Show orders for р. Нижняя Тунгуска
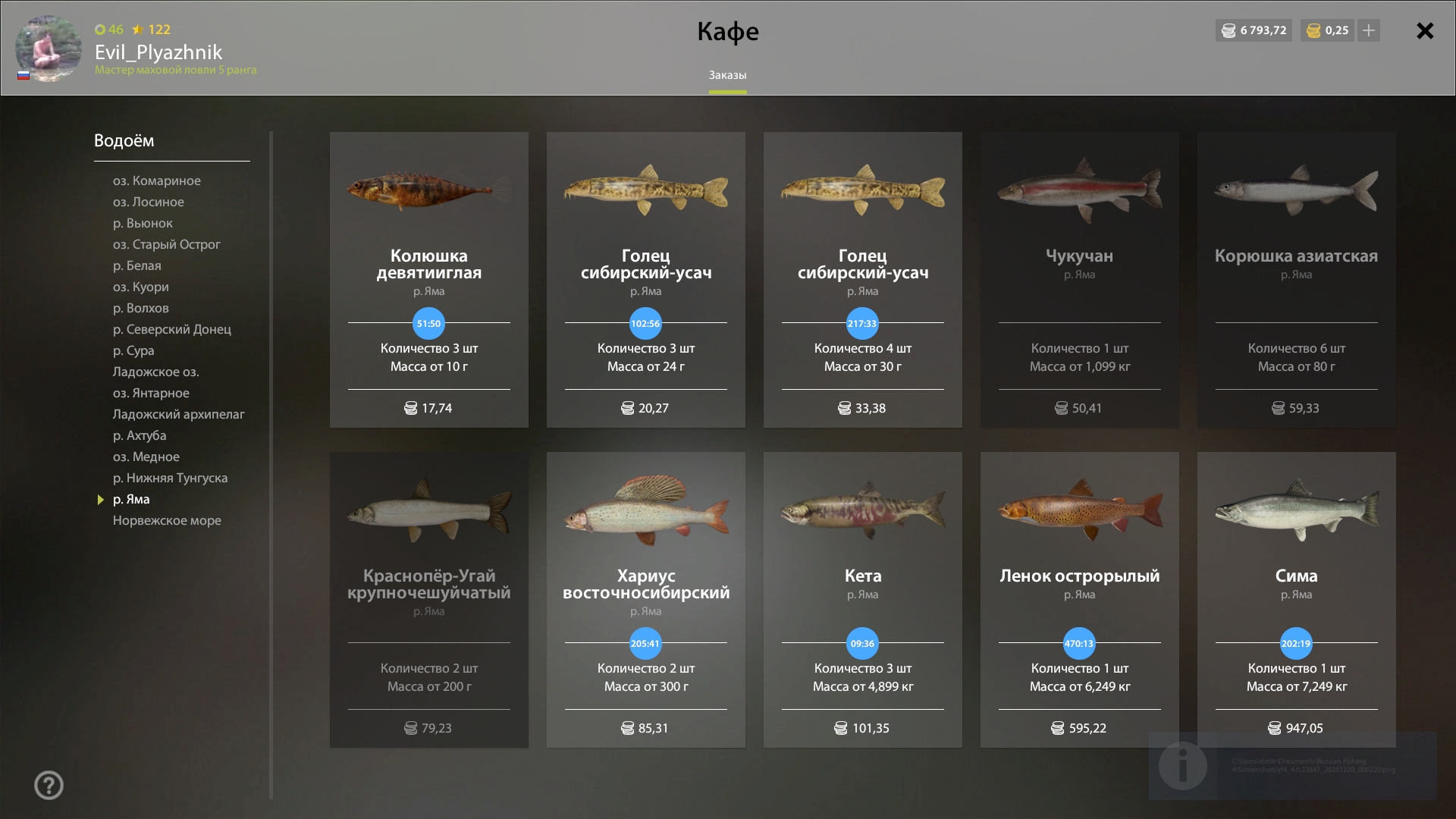Screen dimensions: 1456x819 pyautogui.click(x=171, y=478)
